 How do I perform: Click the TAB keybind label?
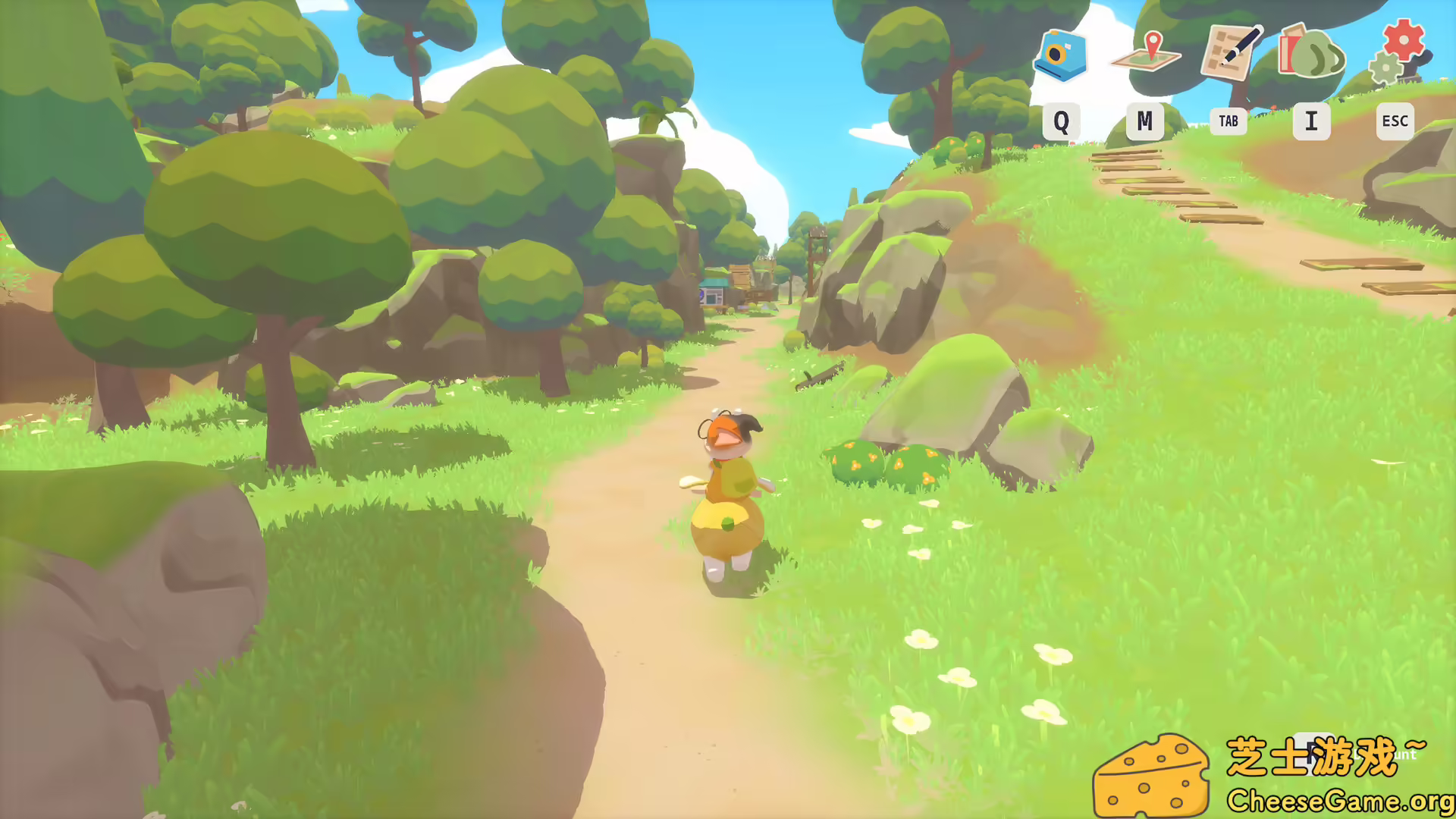(1228, 121)
